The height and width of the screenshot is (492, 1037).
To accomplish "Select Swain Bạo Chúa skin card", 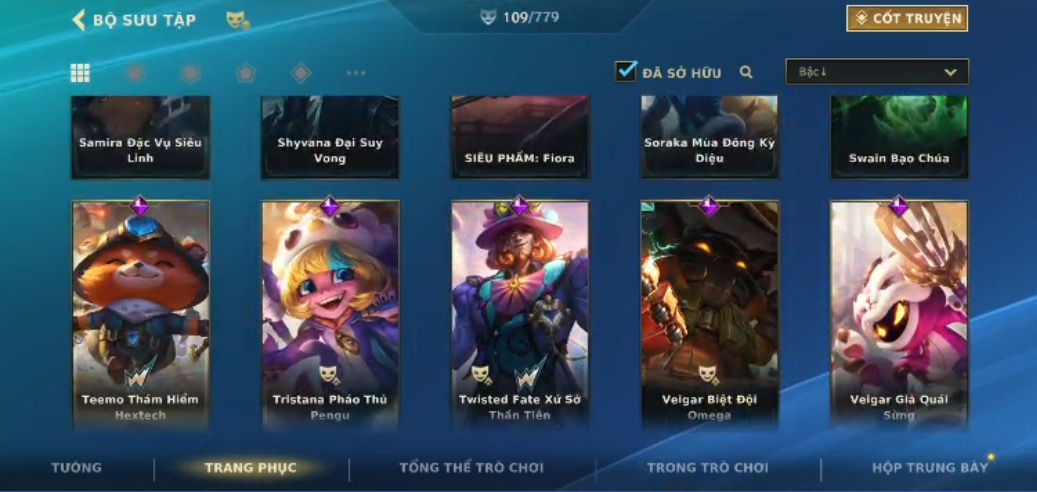I will click(899, 138).
